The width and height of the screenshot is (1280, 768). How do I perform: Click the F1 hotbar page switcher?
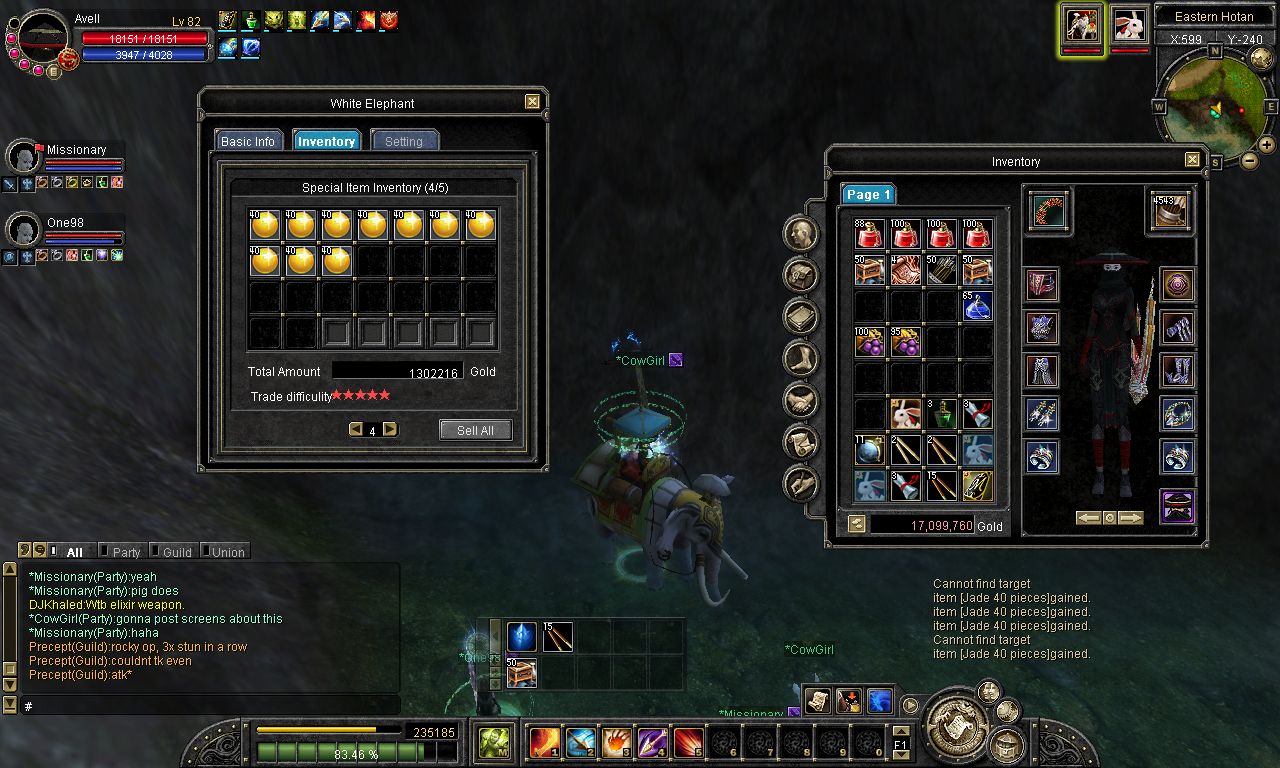900,745
